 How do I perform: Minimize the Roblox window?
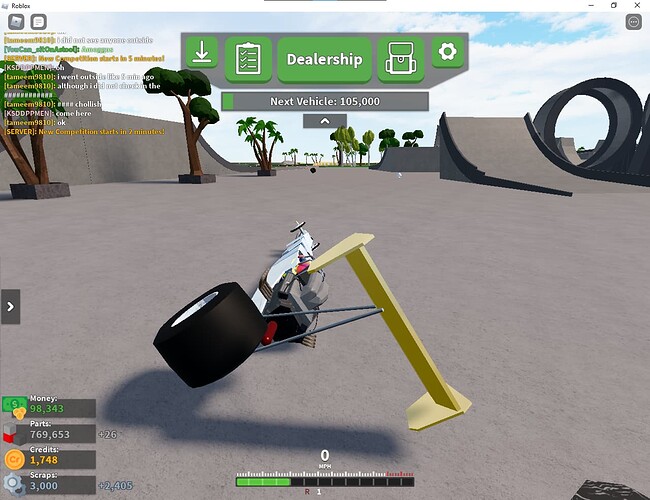tap(589, 6)
